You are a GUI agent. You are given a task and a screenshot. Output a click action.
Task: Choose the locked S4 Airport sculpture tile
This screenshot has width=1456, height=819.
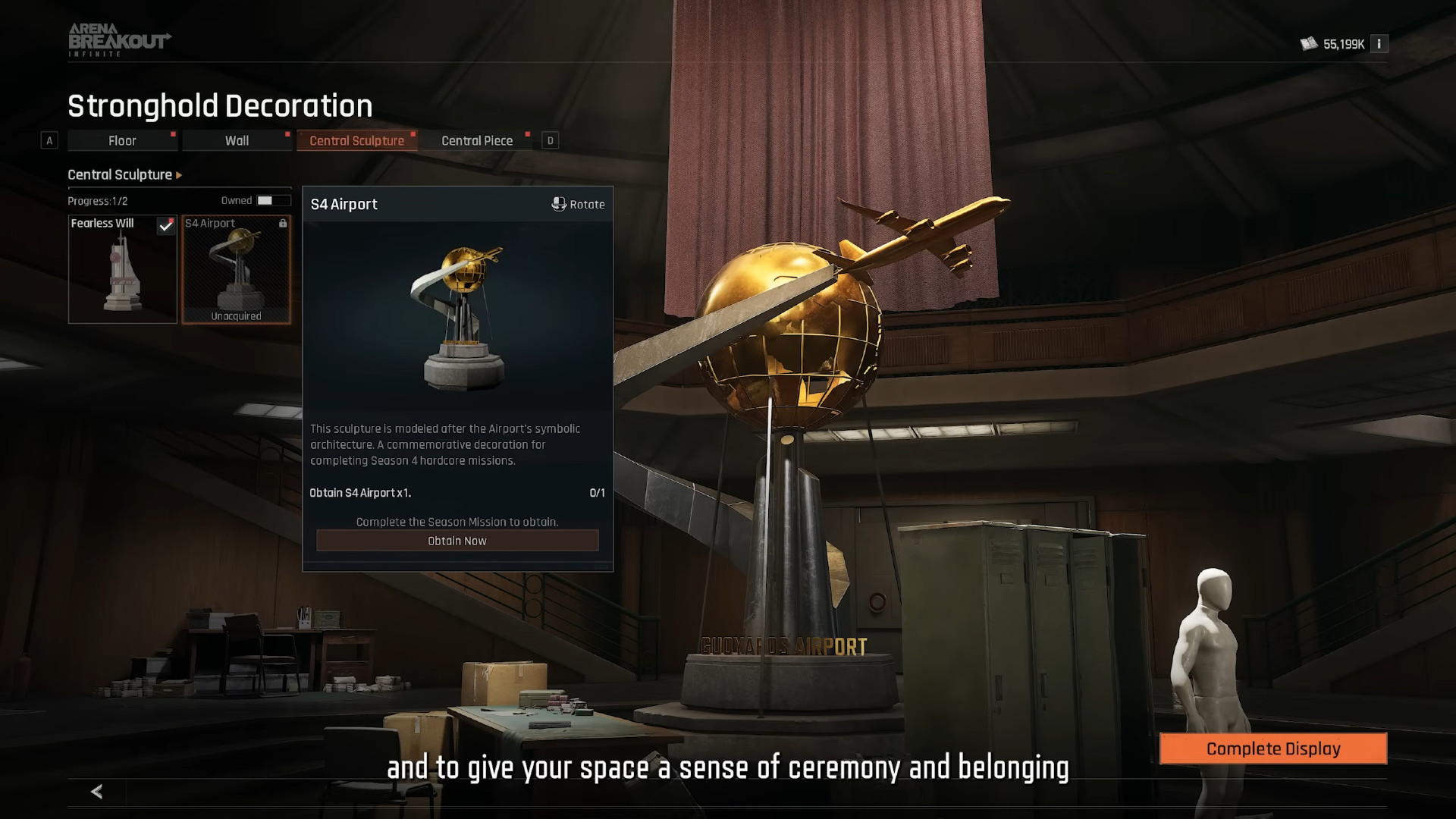click(x=236, y=269)
